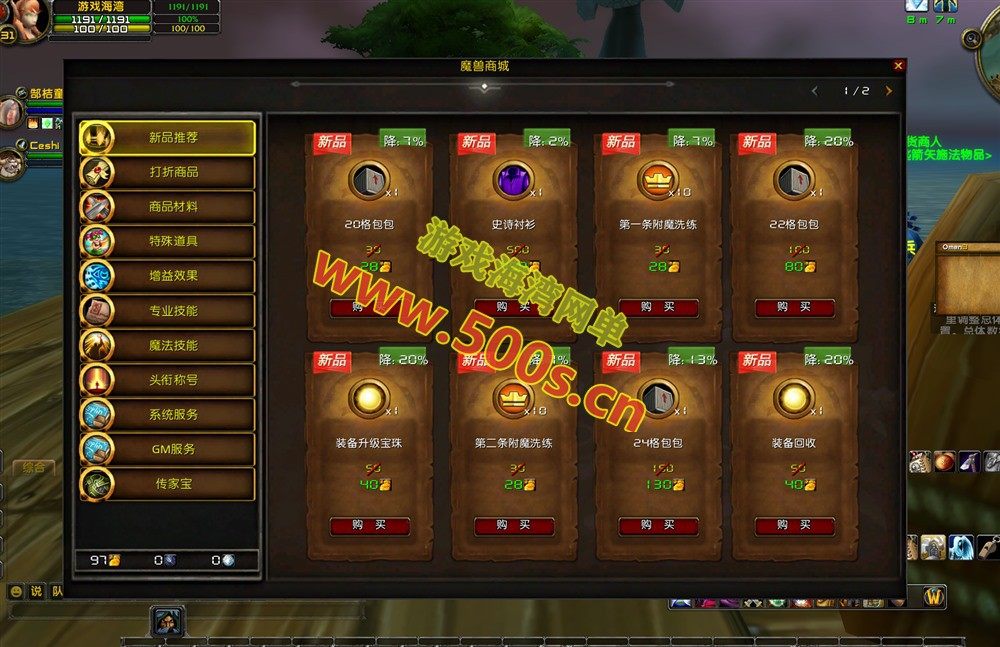This screenshot has height=647, width=1000.
Task: Purchase the 第一条附魔洗练 item
Action: click(x=658, y=308)
